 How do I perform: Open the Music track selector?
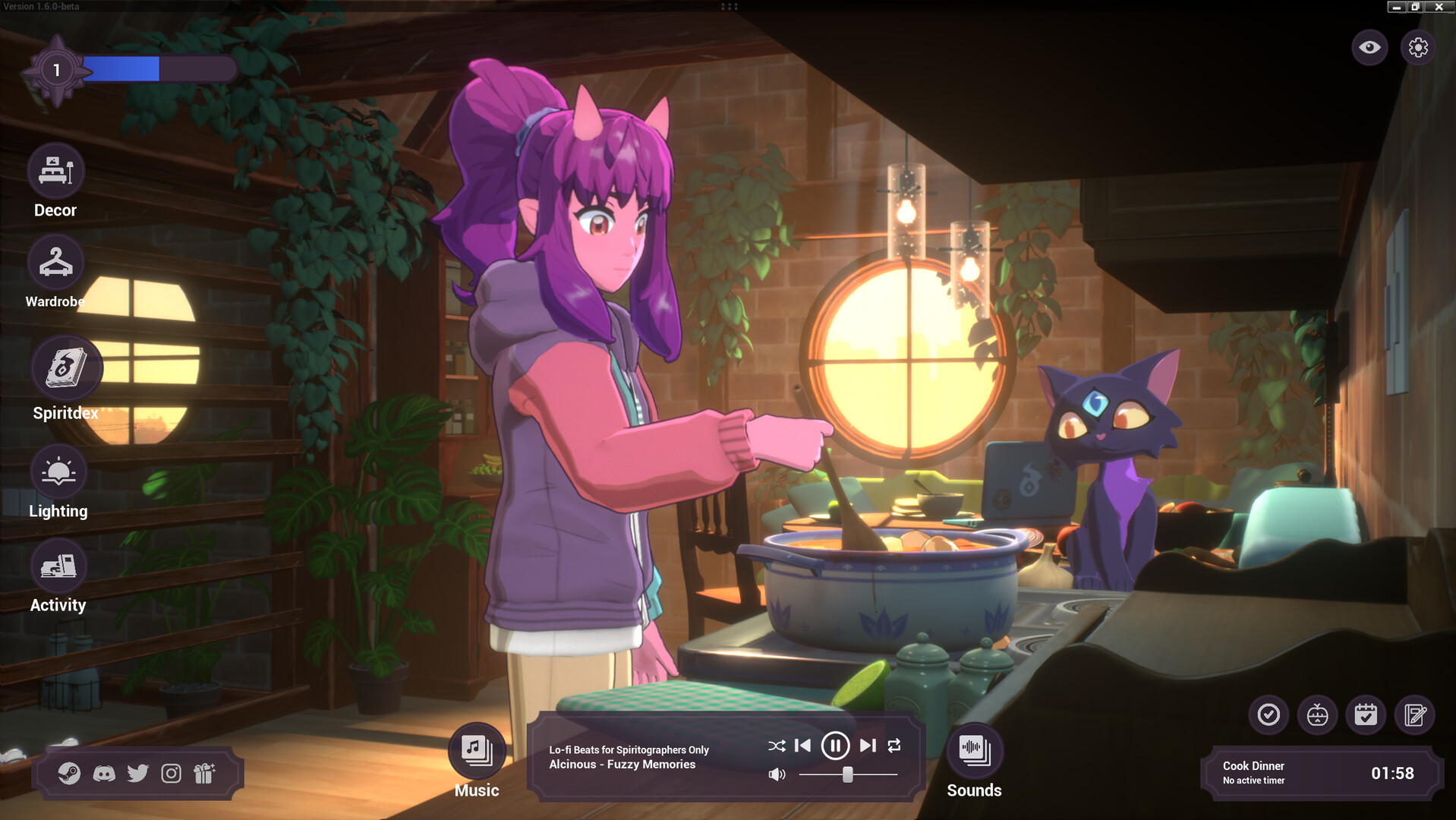click(475, 752)
